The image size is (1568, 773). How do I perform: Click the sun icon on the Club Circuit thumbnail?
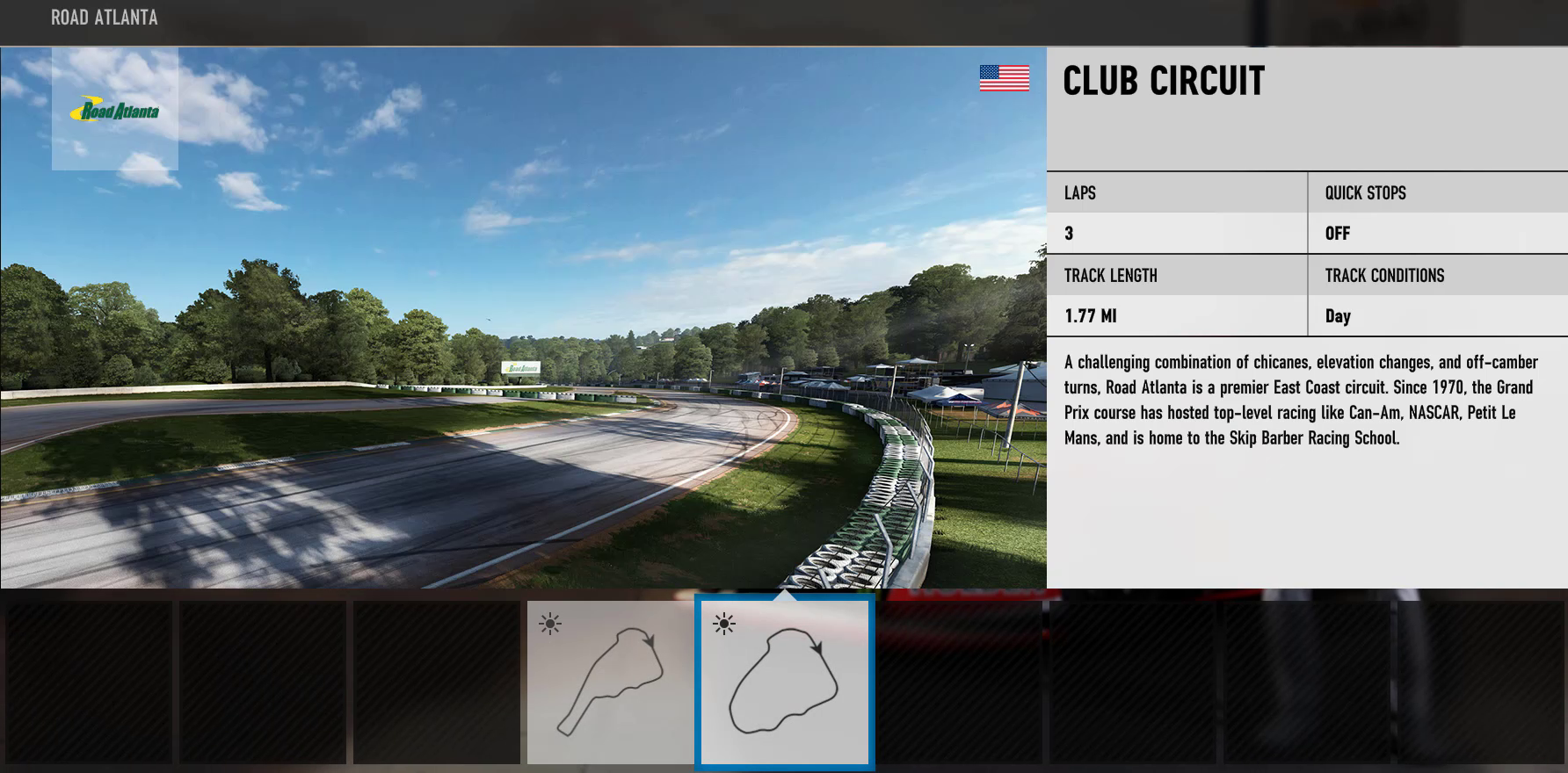coord(722,622)
